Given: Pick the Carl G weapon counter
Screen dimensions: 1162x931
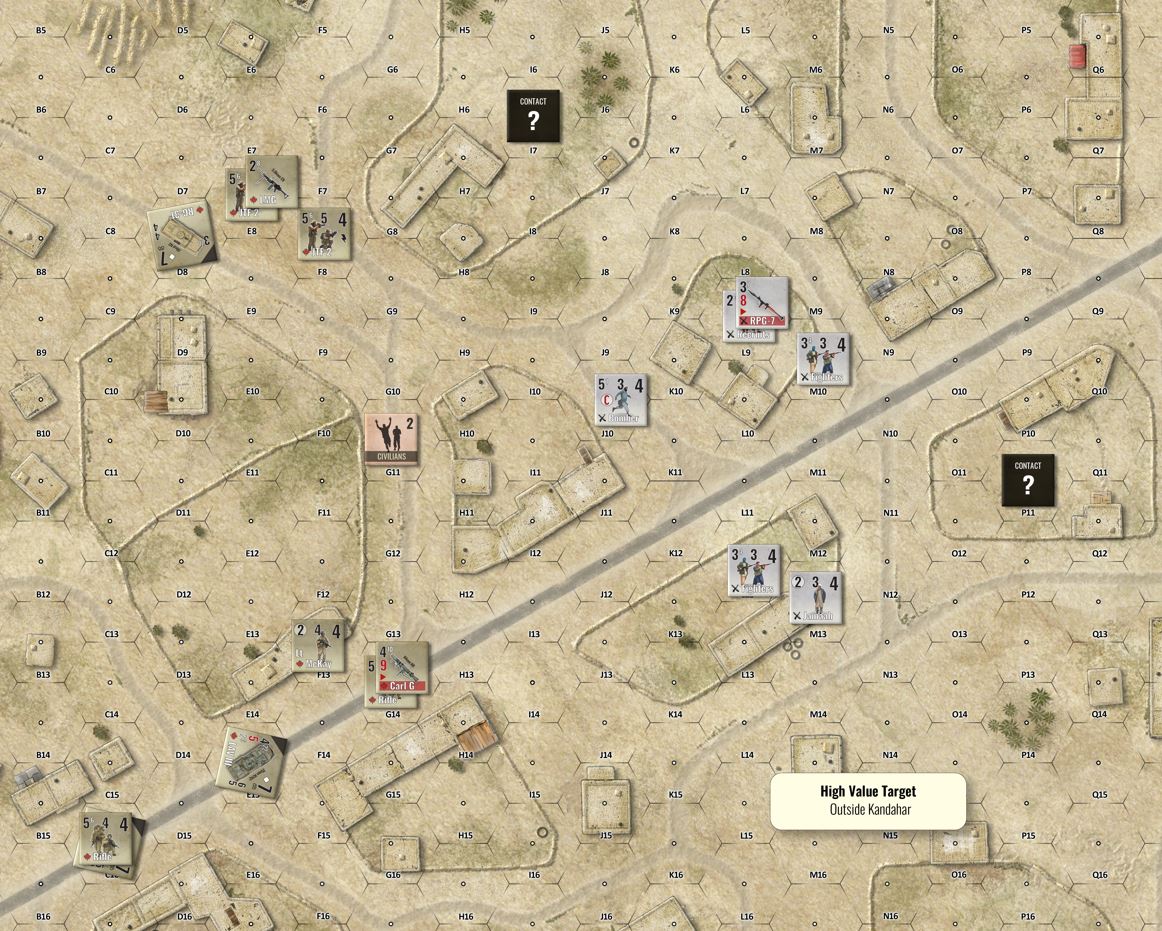Looking at the screenshot, I should (x=402, y=667).
